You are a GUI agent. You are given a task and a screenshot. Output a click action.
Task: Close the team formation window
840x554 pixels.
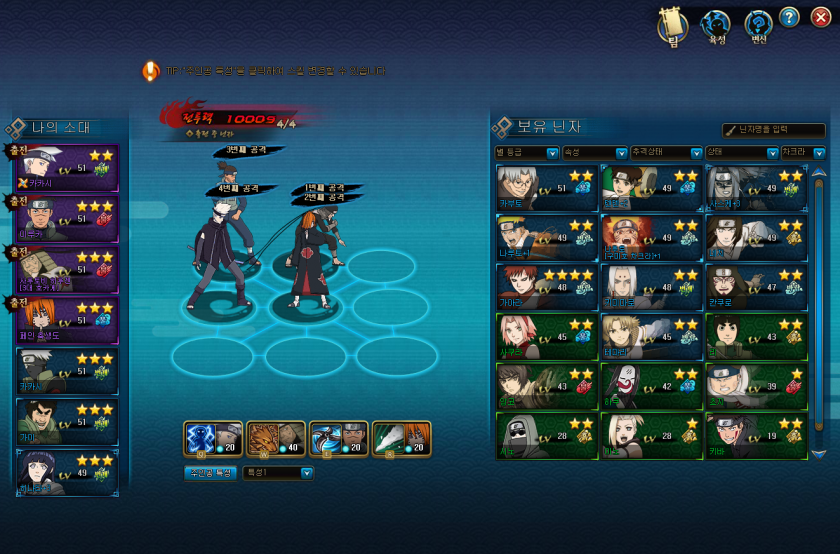820,17
